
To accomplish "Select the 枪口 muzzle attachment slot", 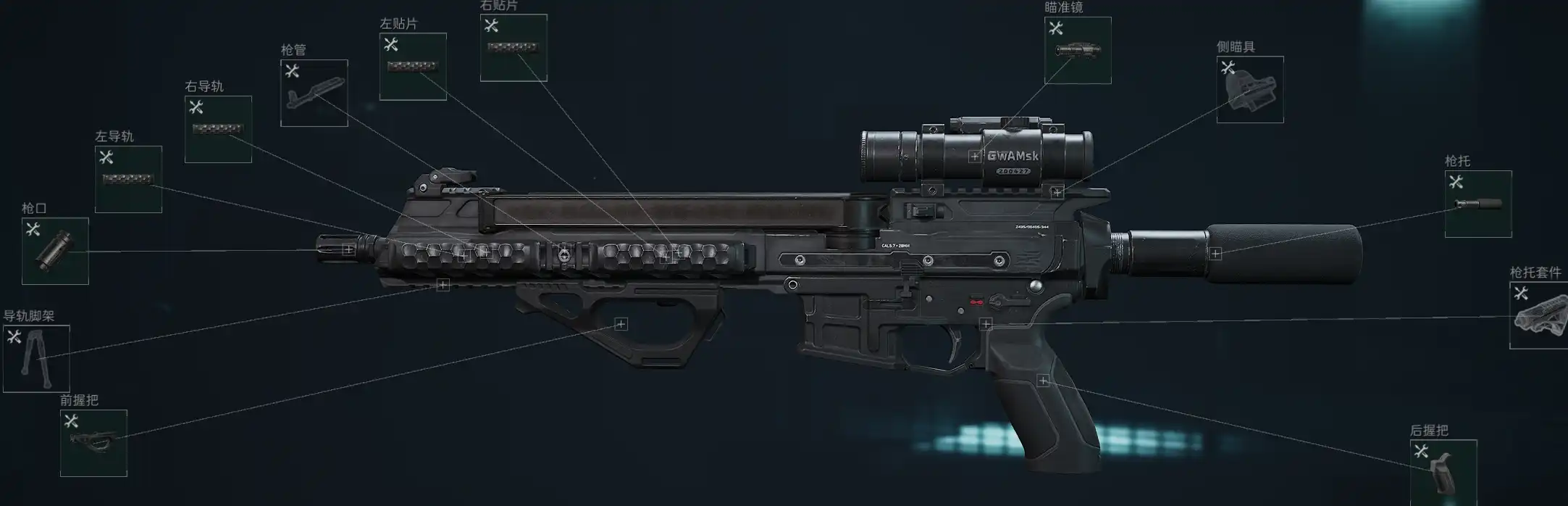I will pos(55,251).
